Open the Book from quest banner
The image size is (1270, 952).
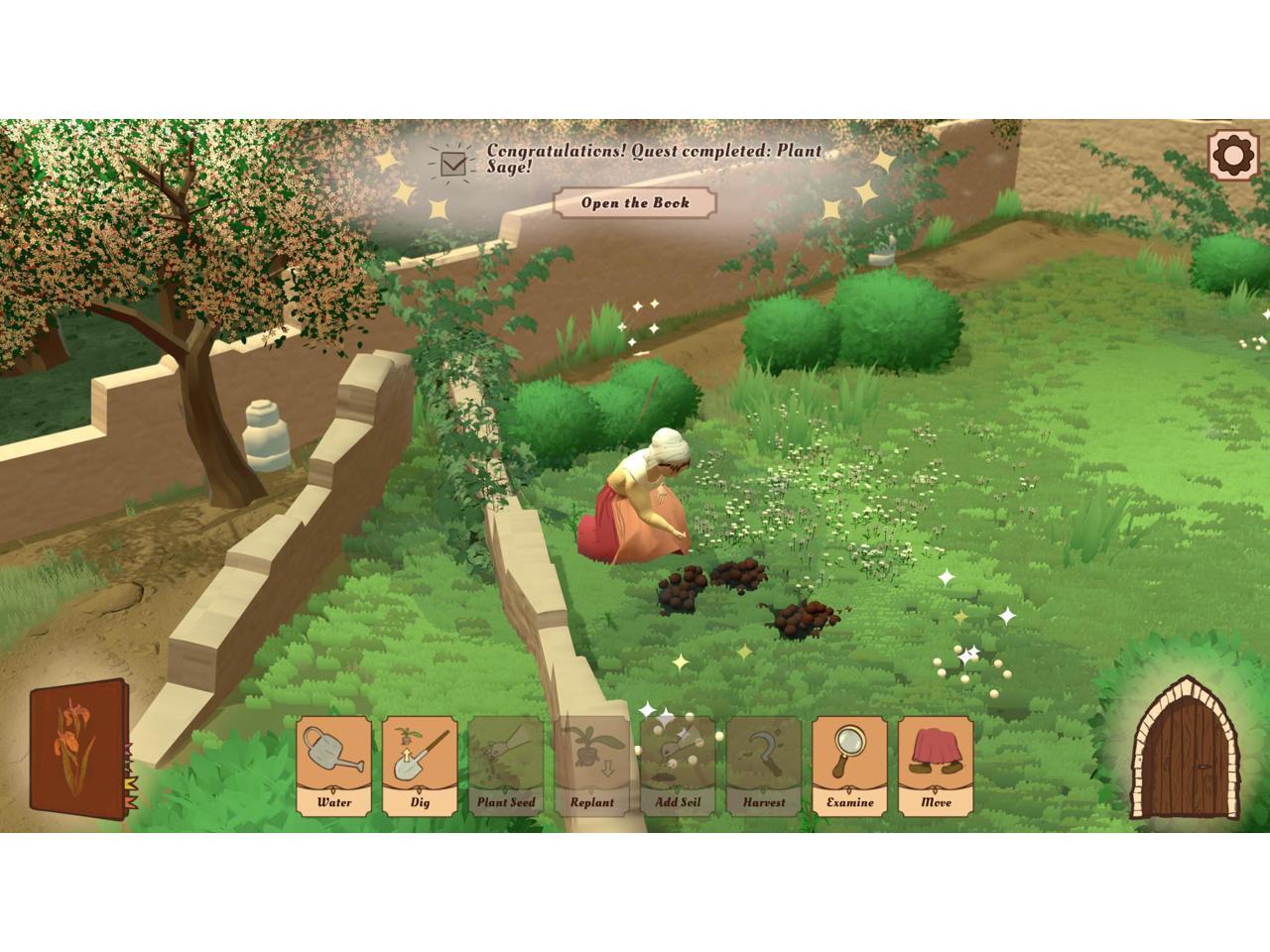coord(635,203)
